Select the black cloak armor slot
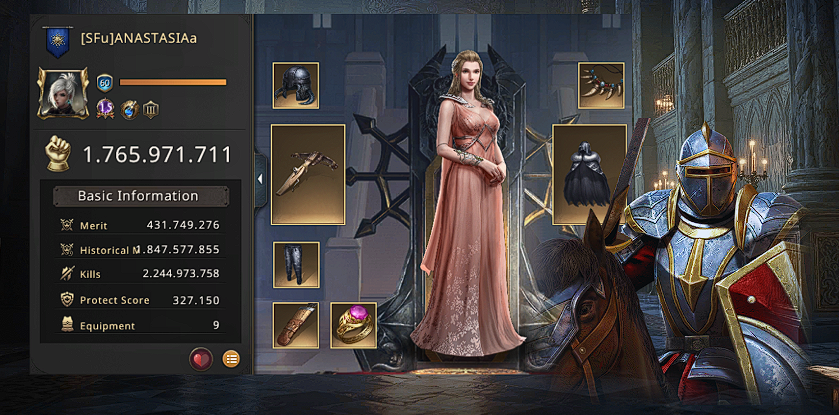Viewport: 839px width, 415px height. tap(589, 174)
